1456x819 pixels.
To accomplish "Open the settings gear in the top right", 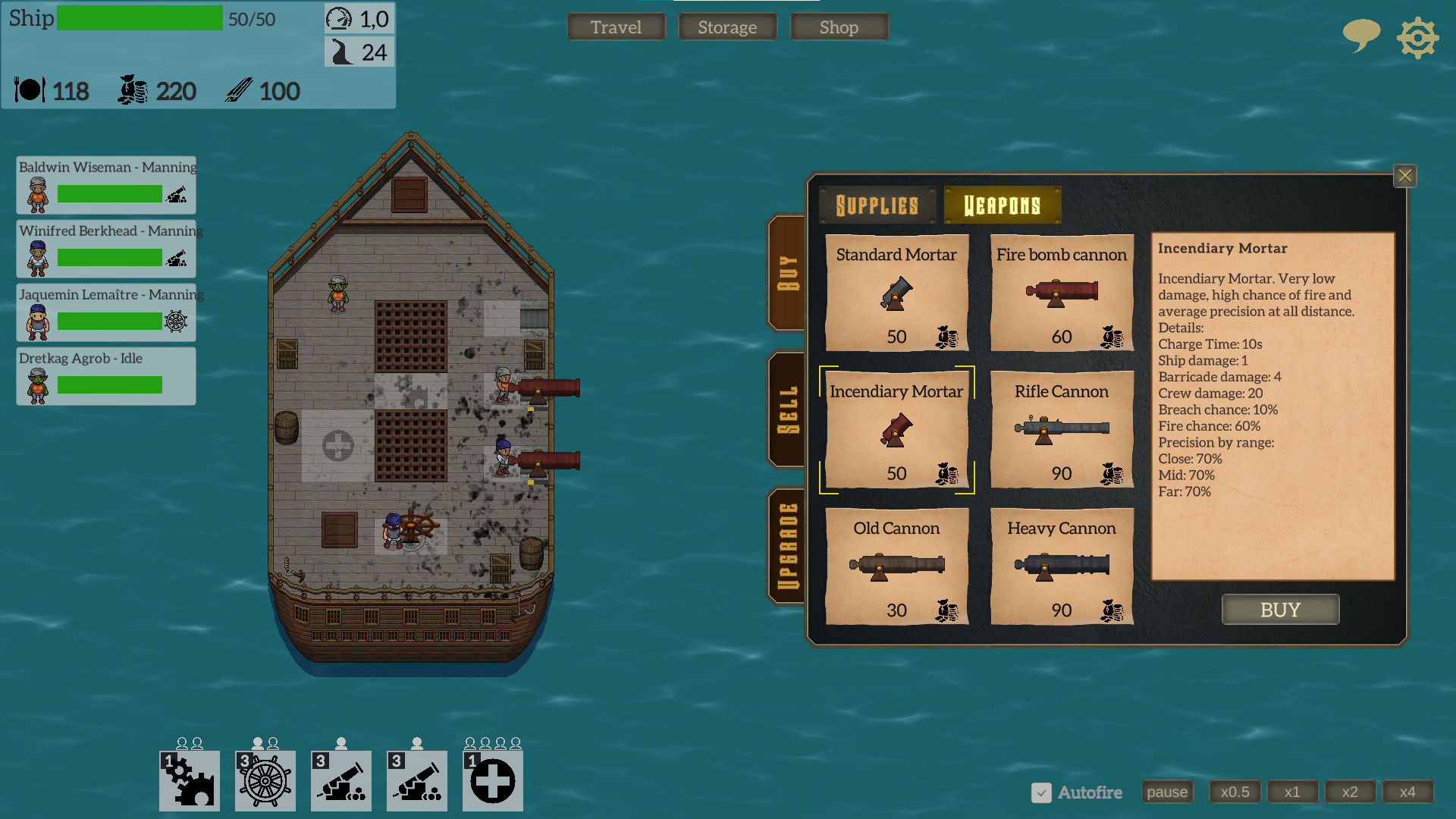I will point(1417,37).
